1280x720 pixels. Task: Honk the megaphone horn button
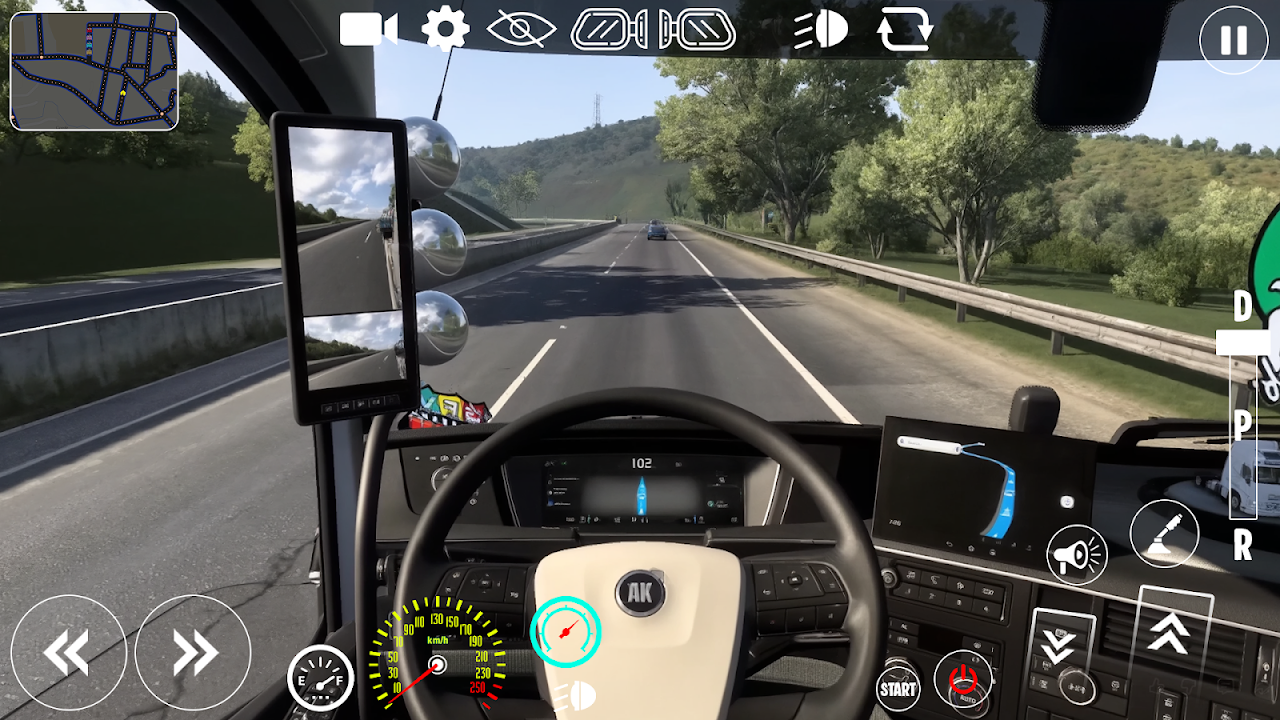(1077, 554)
